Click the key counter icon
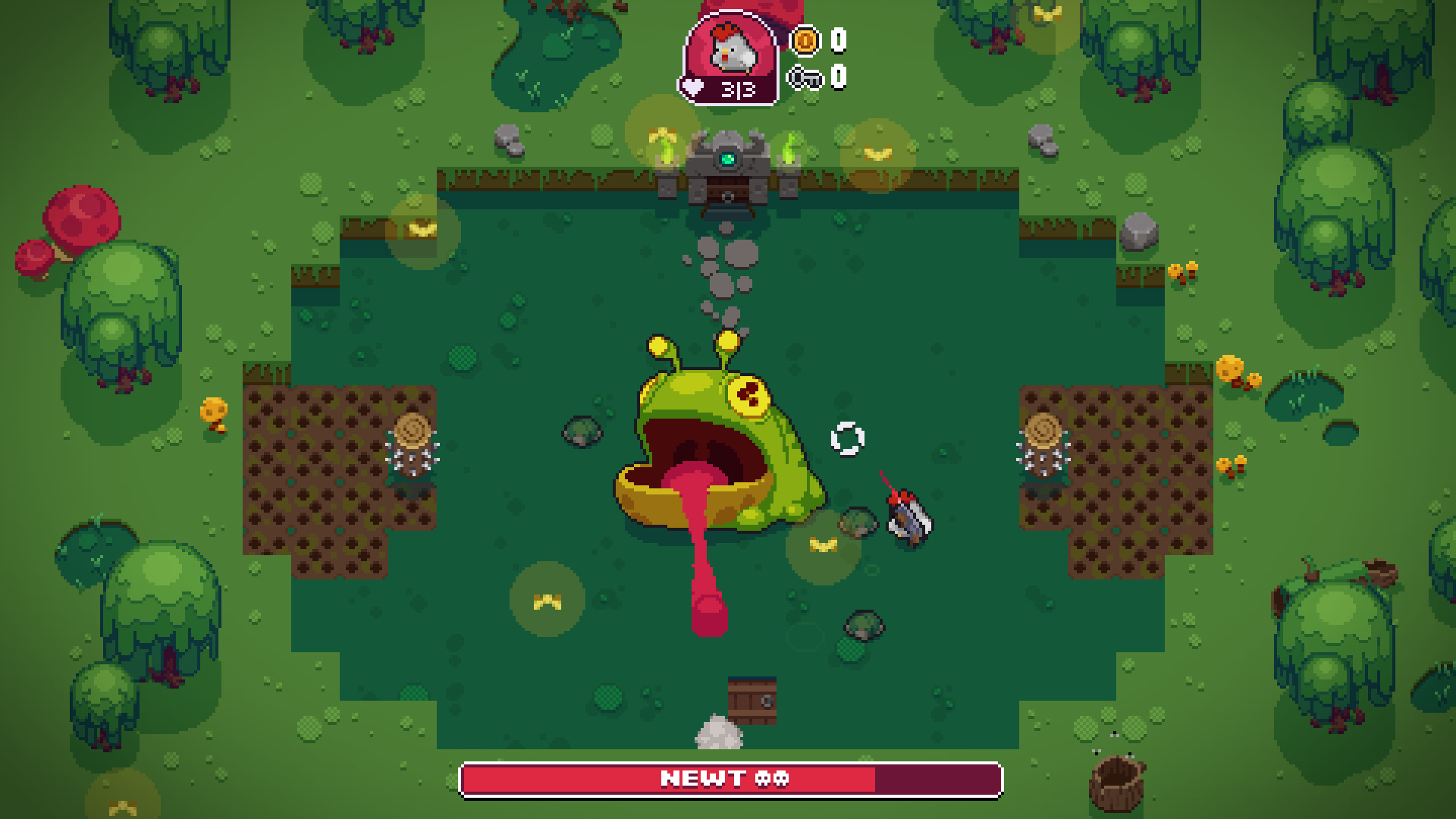 [x=806, y=77]
